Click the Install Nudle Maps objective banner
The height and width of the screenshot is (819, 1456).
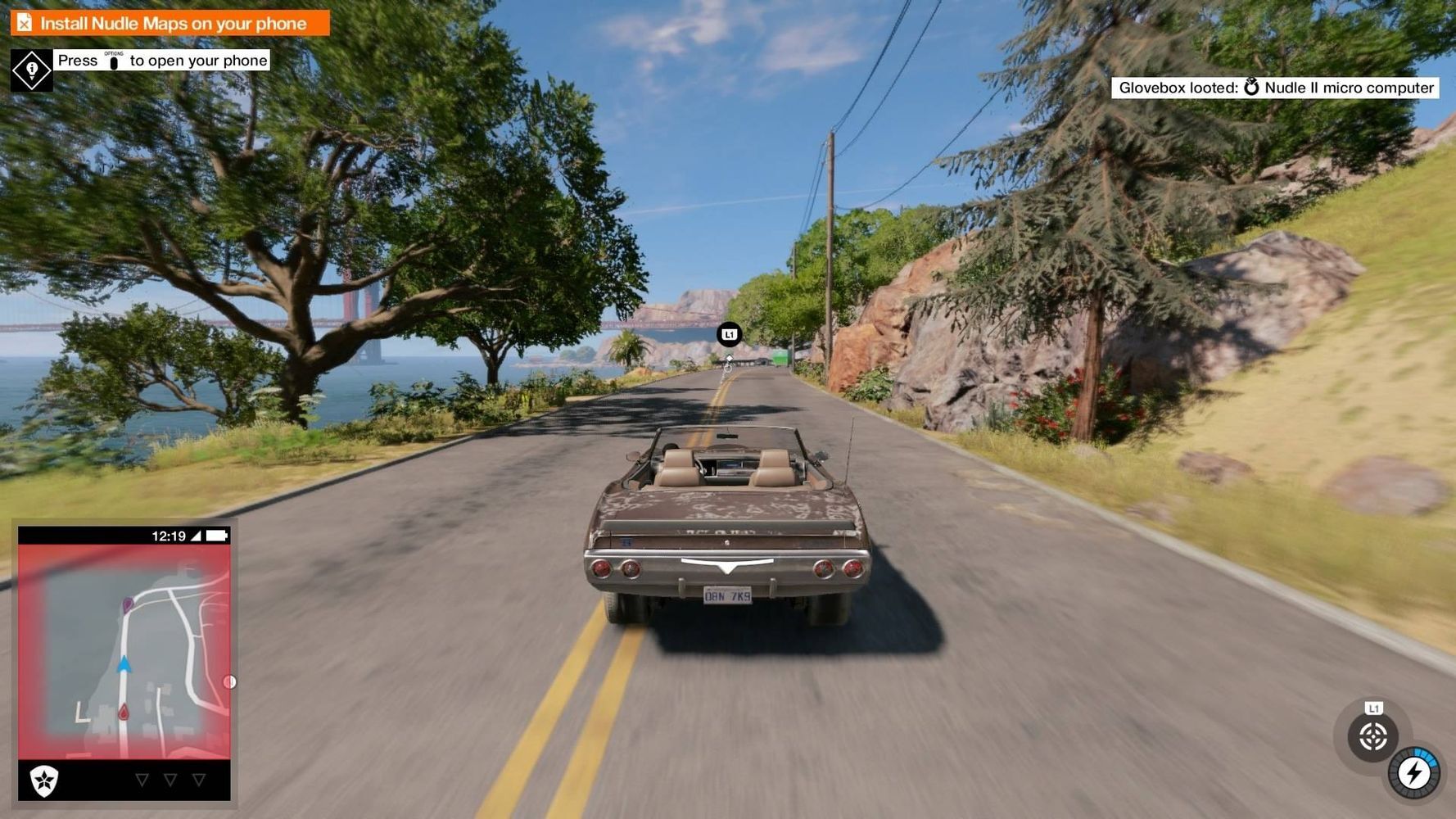170,23
